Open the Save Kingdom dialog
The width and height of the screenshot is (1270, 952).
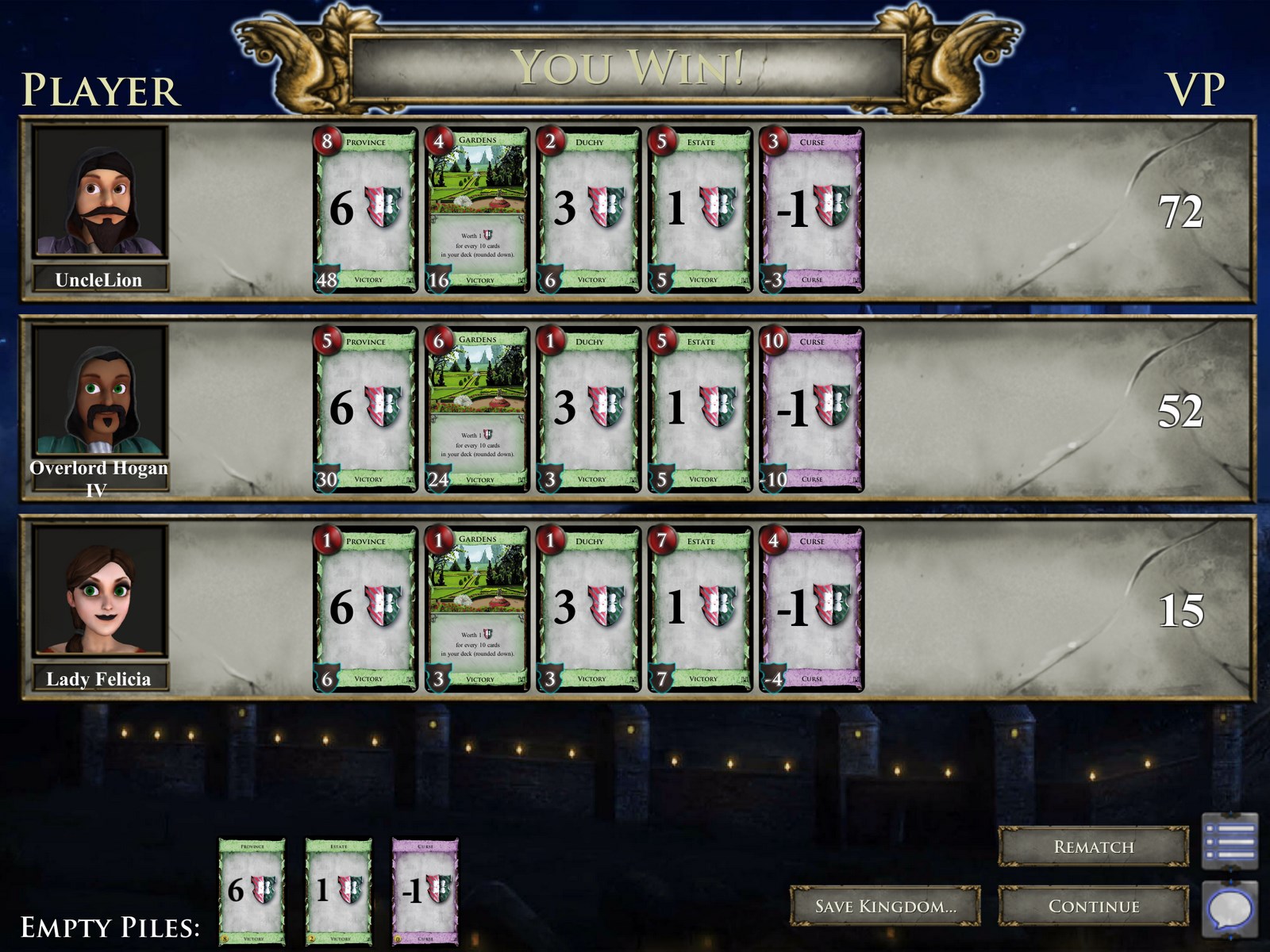click(885, 906)
